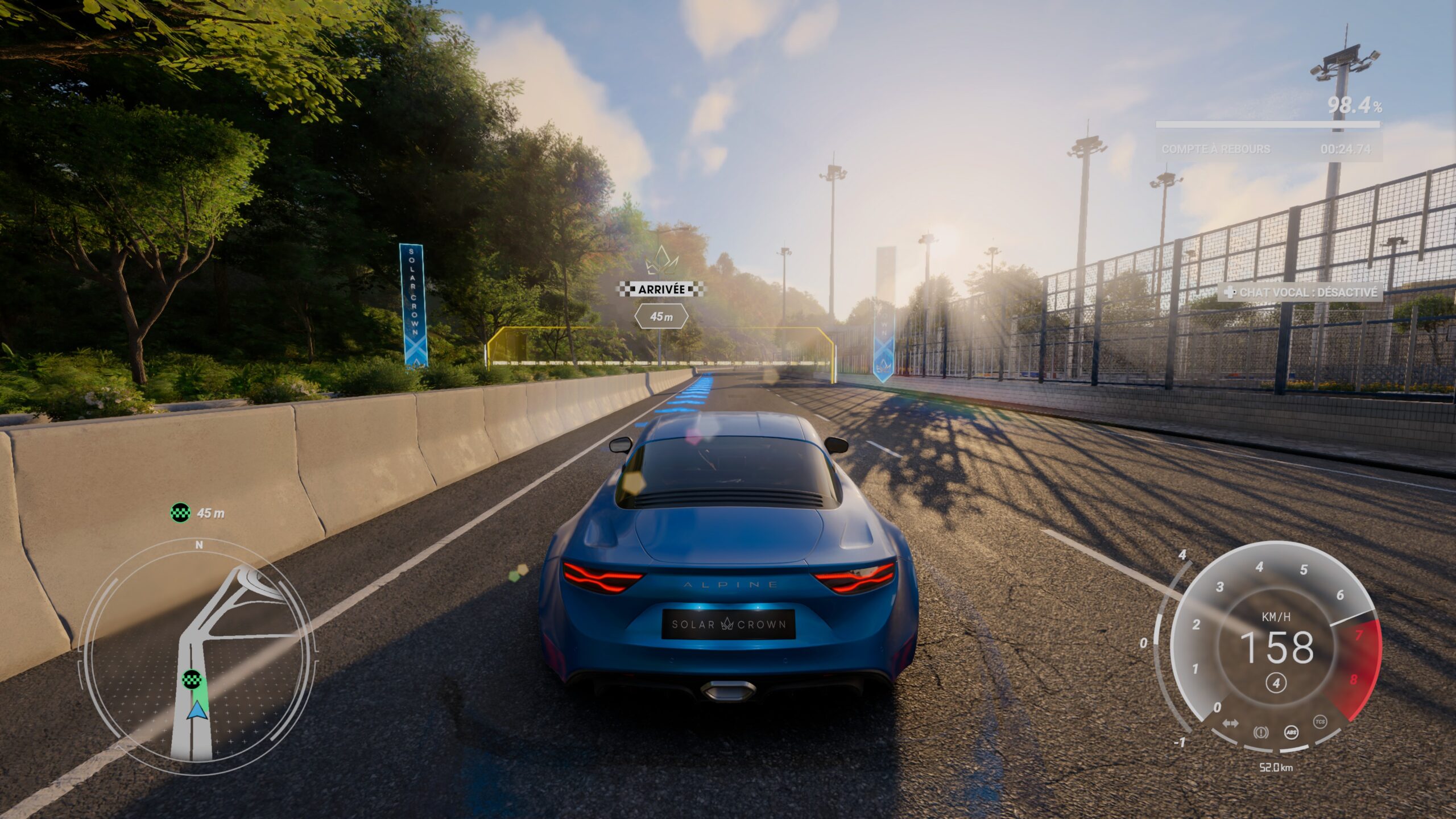Image resolution: width=1456 pixels, height=819 pixels.
Task: Select the ARRIVÉE finish waypoint label
Action: 661,289
